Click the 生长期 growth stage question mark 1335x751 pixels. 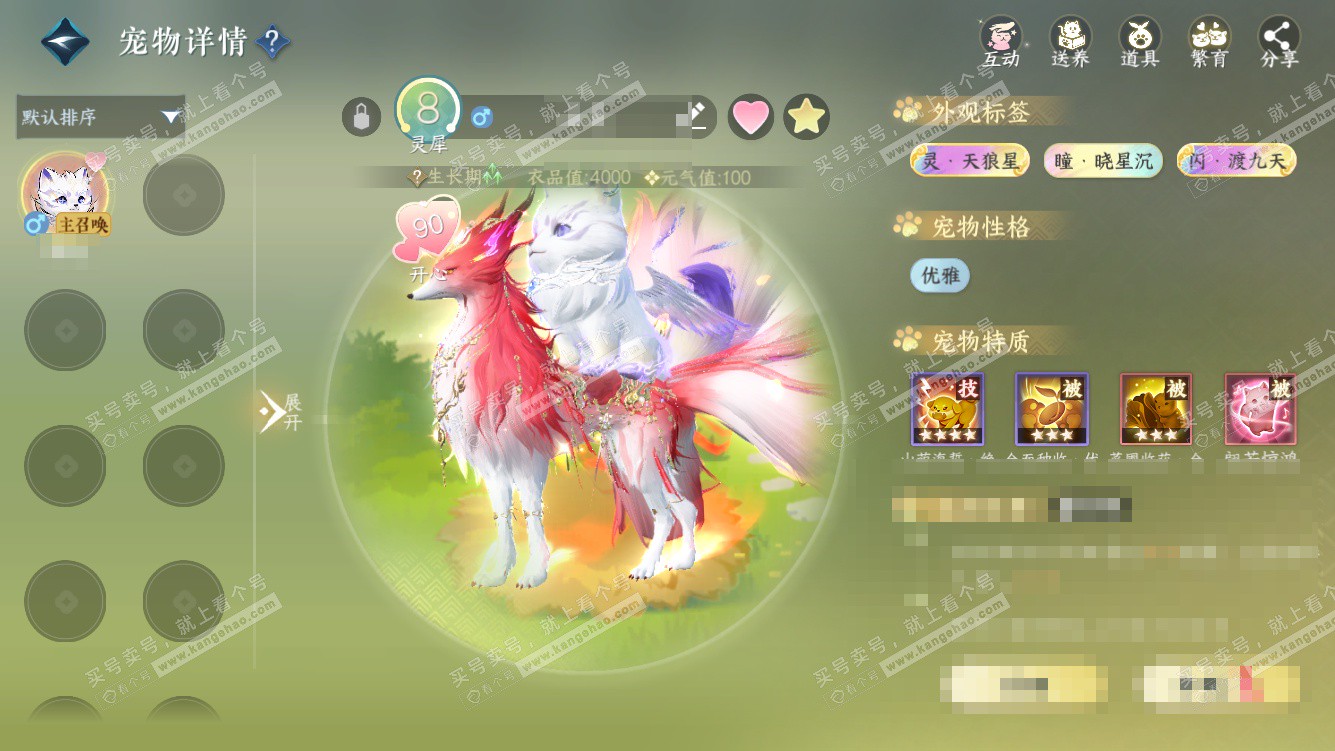418,178
